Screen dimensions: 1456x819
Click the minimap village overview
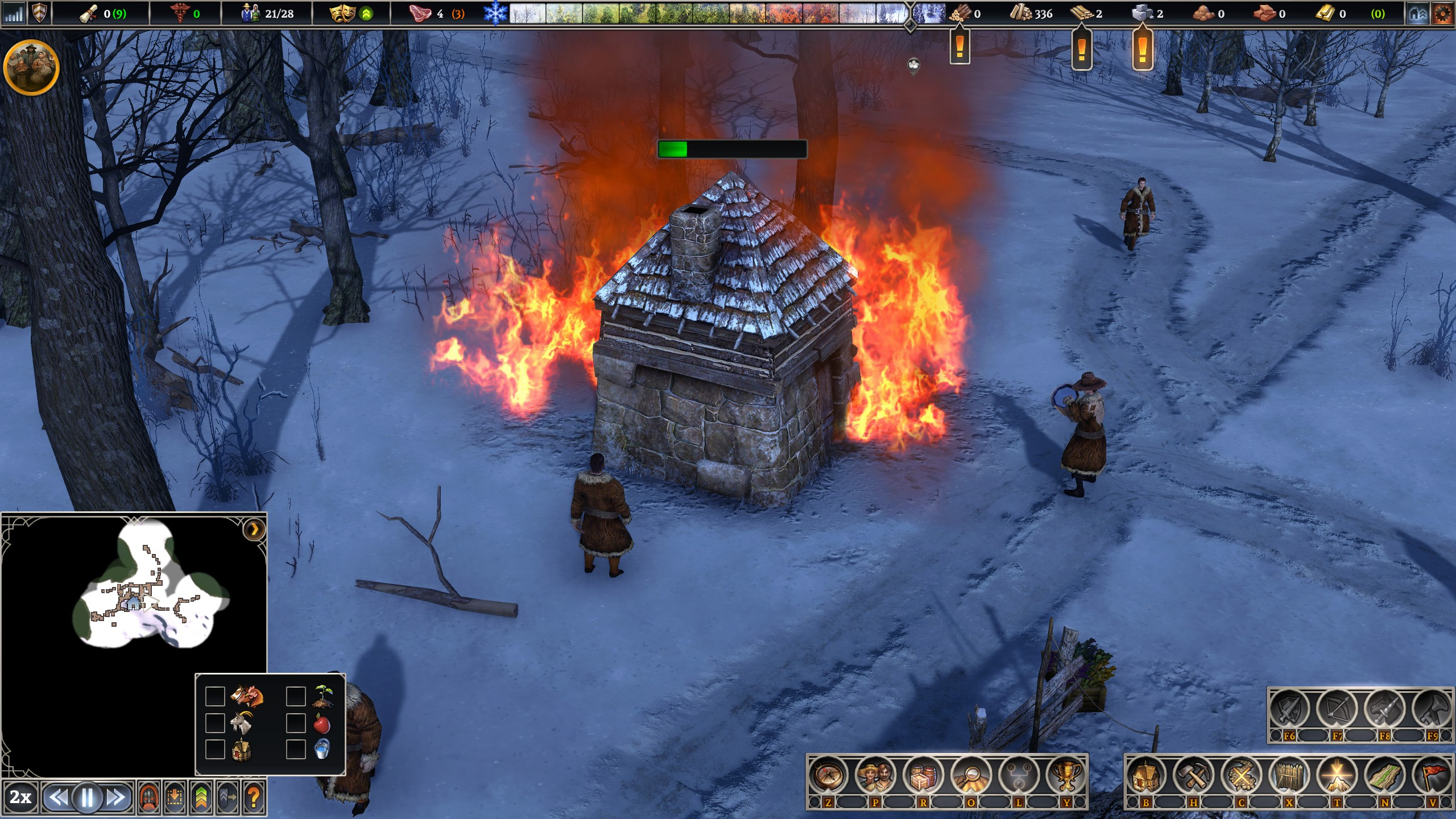(149, 591)
